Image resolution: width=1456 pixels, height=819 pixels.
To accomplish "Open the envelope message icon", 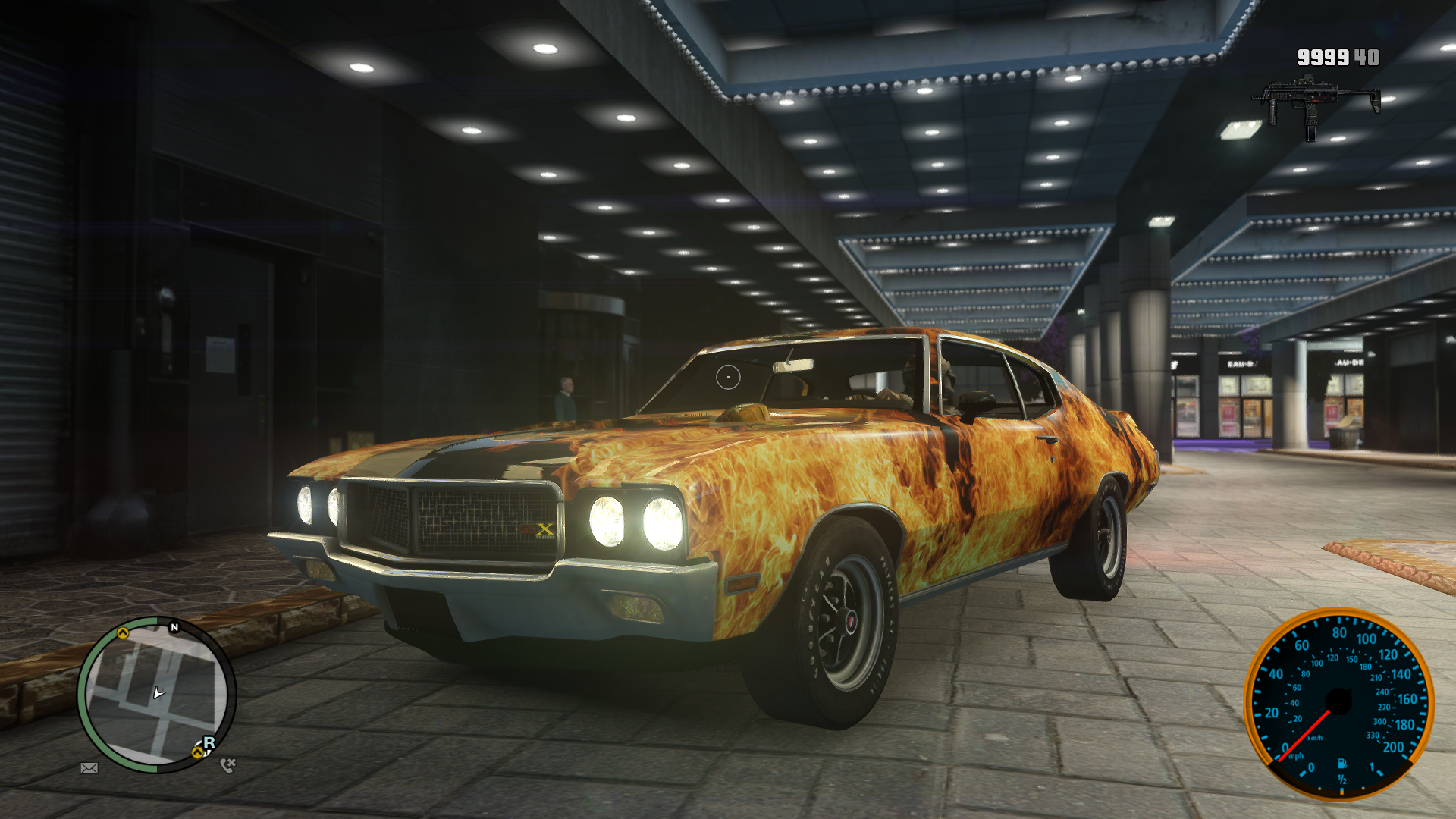I will 89,768.
